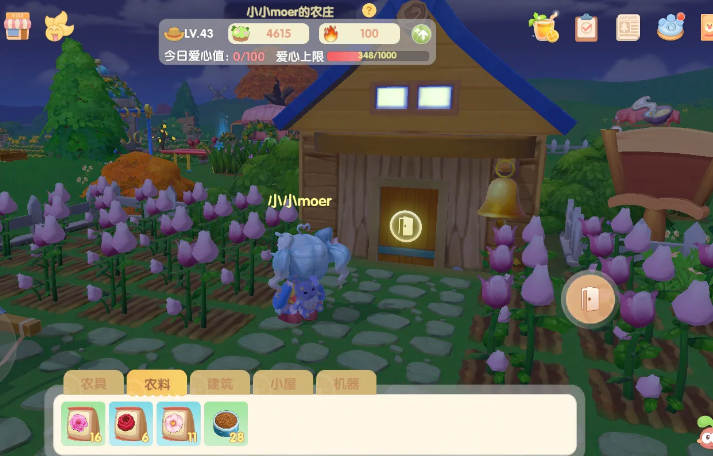Choose the red rose seed bag
Screen dimensions: 713x456
point(130,423)
